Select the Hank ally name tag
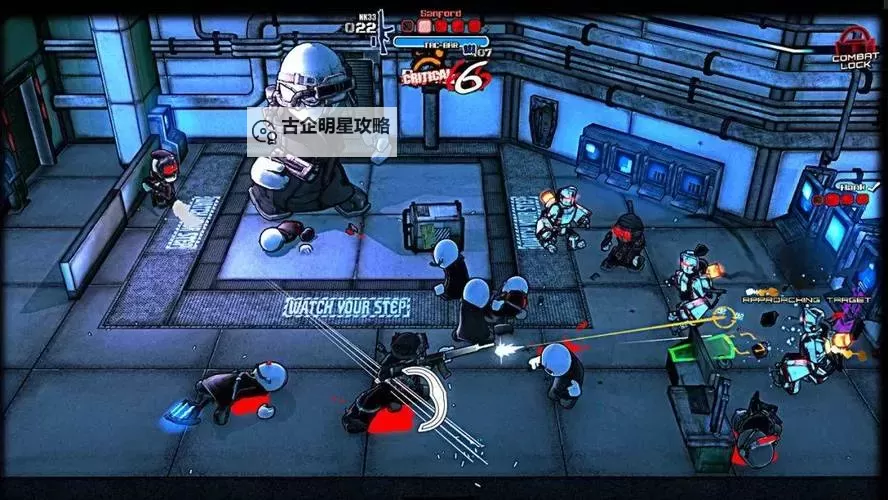Screen dimensions: 888x500 853,186
